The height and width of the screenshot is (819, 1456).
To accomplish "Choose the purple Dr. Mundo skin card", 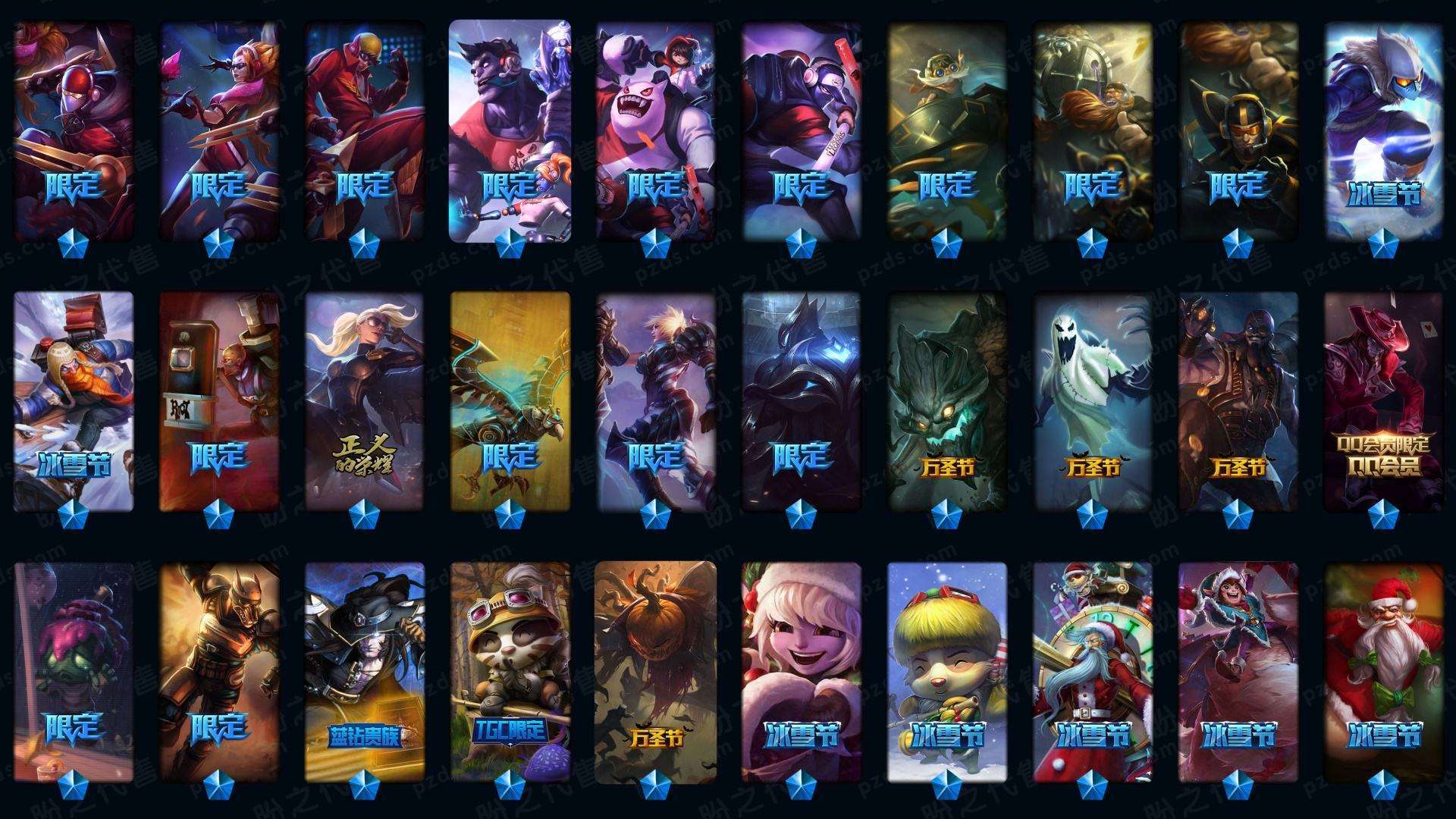I will [x=510, y=129].
